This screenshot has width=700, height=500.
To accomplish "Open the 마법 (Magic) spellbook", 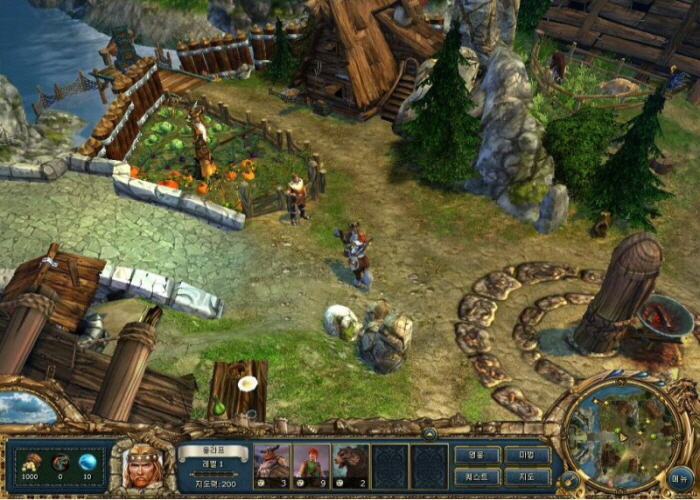I will tap(527, 455).
